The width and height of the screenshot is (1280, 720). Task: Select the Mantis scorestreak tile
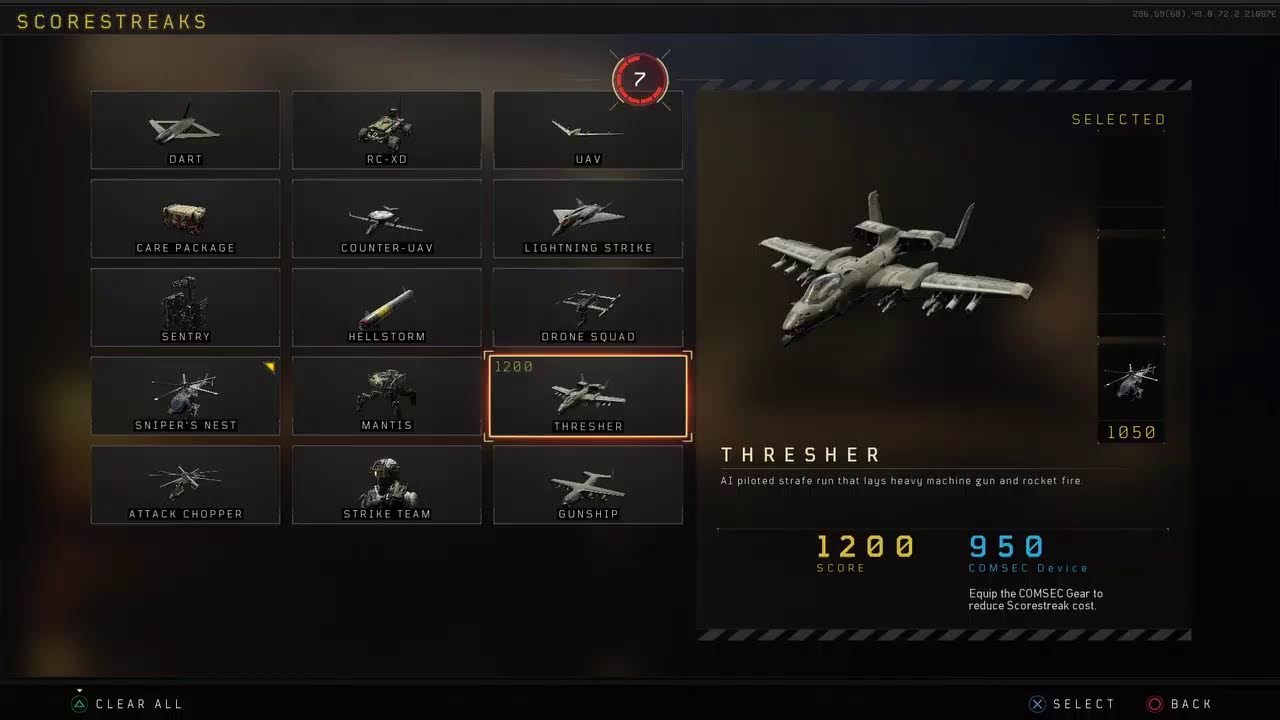pyautogui.click(x=386, y=396)
